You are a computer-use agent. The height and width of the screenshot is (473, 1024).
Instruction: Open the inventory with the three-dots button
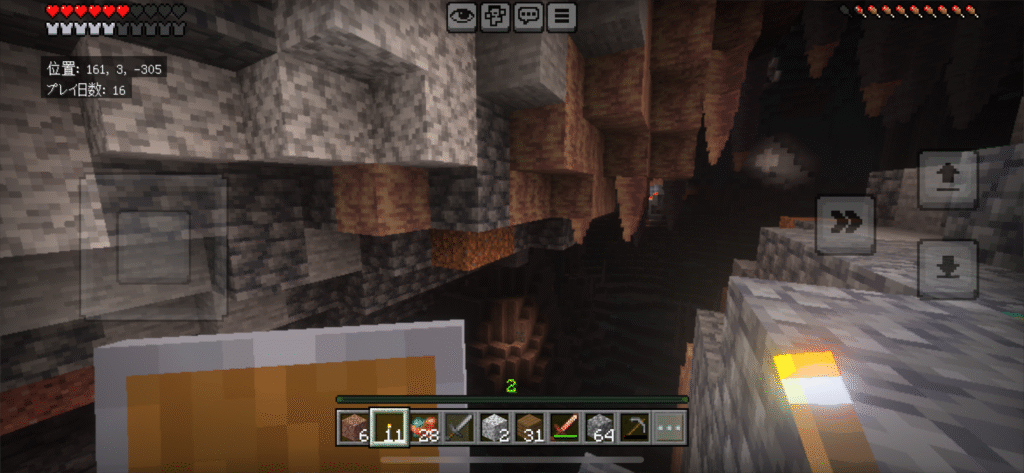point(669,427)
